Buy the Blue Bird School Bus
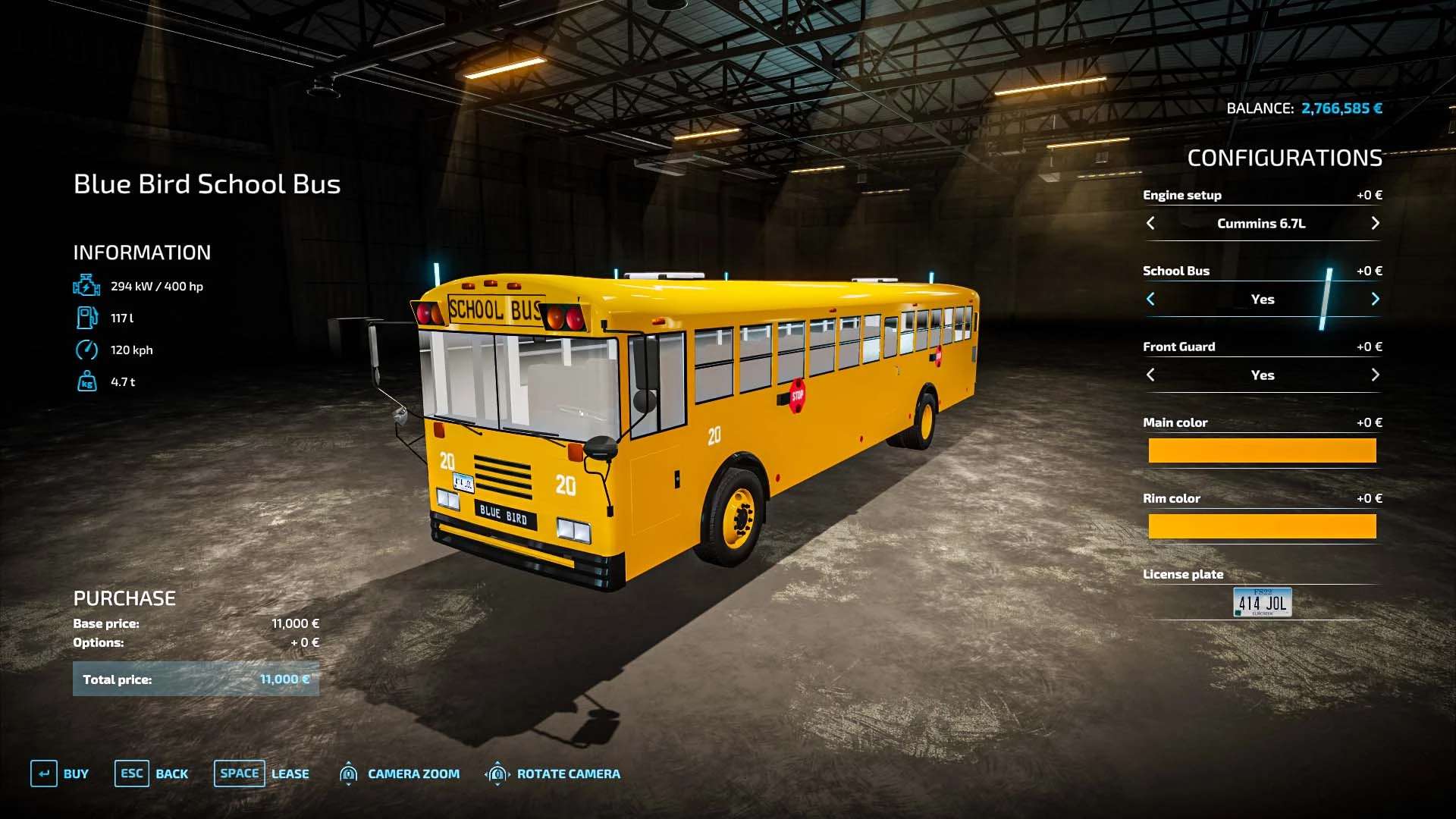This screenshot has width=1456, height=819. [x=60, y=773]
